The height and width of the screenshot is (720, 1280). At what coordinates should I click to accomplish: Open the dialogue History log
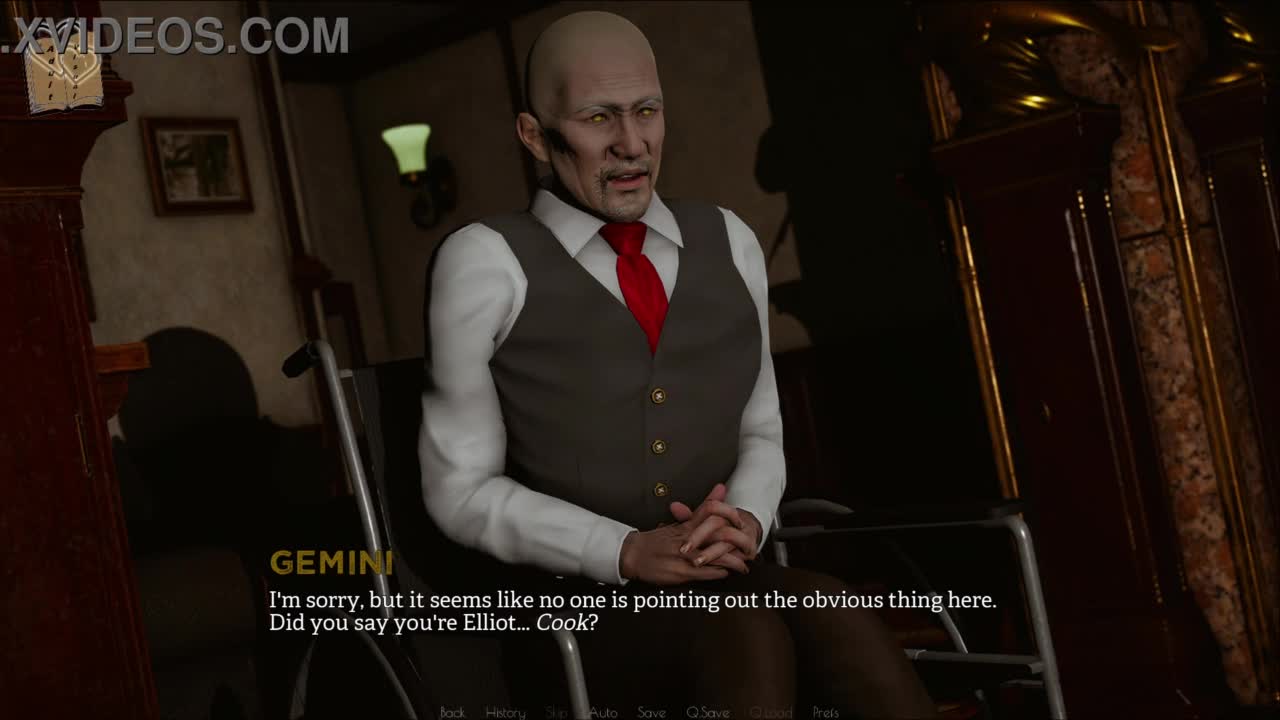point(505,712)
